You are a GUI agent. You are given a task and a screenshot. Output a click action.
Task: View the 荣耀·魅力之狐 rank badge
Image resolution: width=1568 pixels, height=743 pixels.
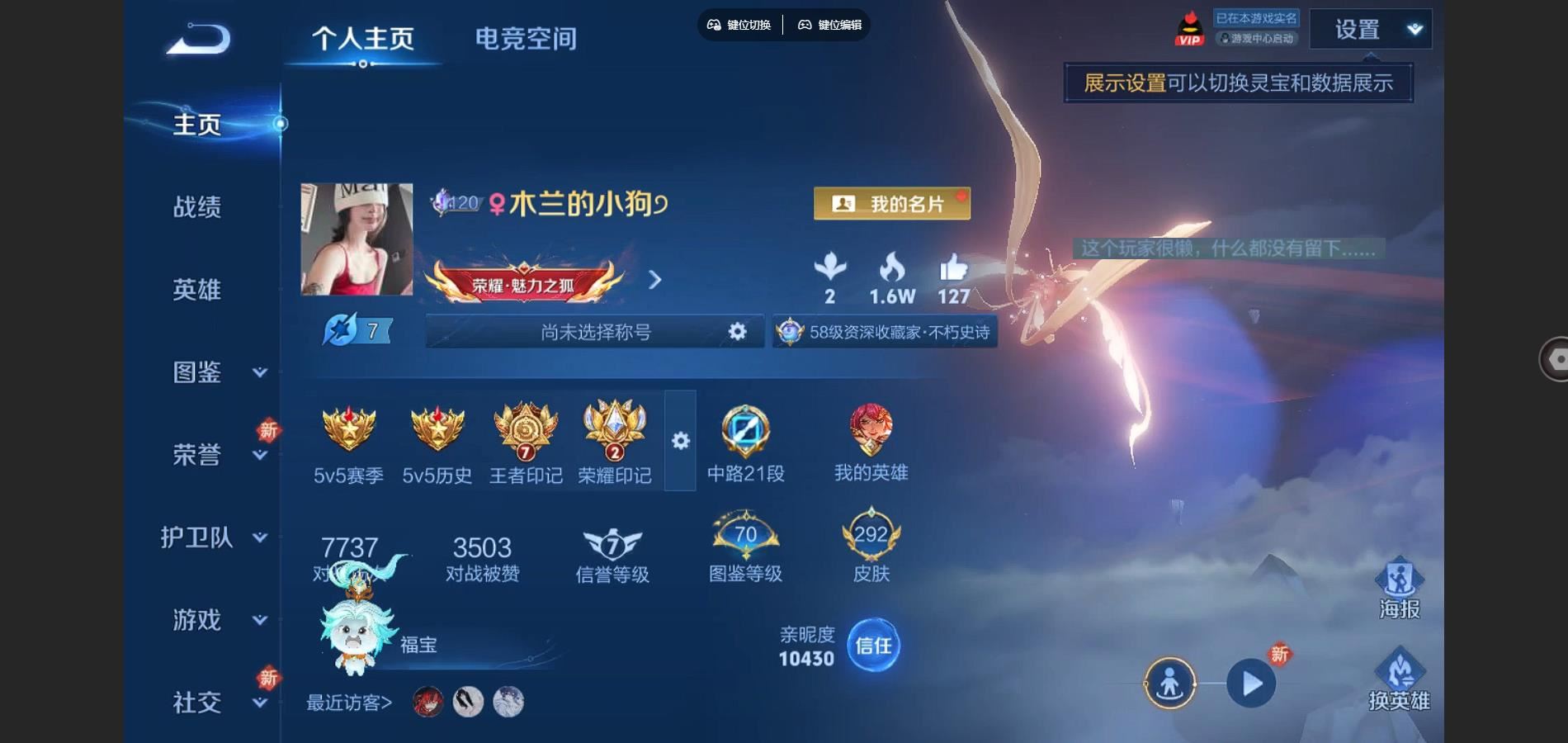coord(523,282)
